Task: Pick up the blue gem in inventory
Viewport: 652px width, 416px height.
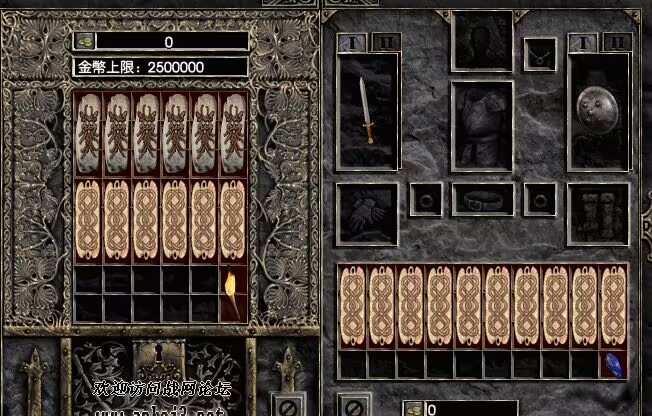Action: 613,364
